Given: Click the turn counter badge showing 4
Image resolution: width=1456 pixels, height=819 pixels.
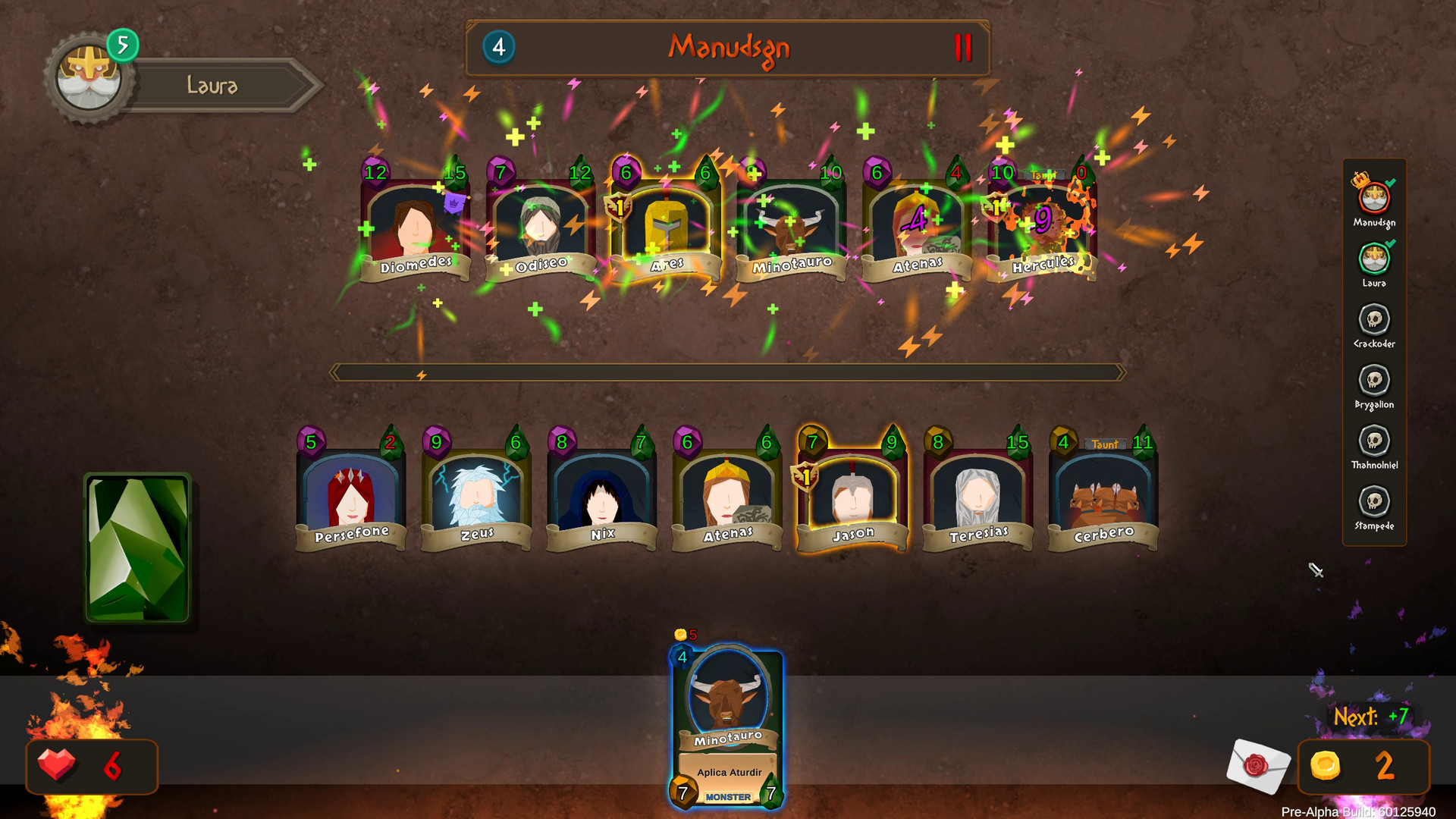Looking at the screenshot, I should point(498,48).
